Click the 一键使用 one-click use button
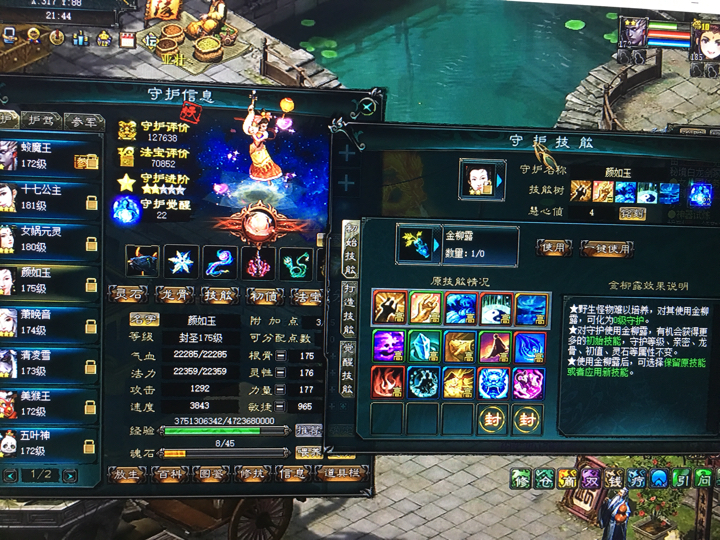720x540 pixels. click(608, 247)
